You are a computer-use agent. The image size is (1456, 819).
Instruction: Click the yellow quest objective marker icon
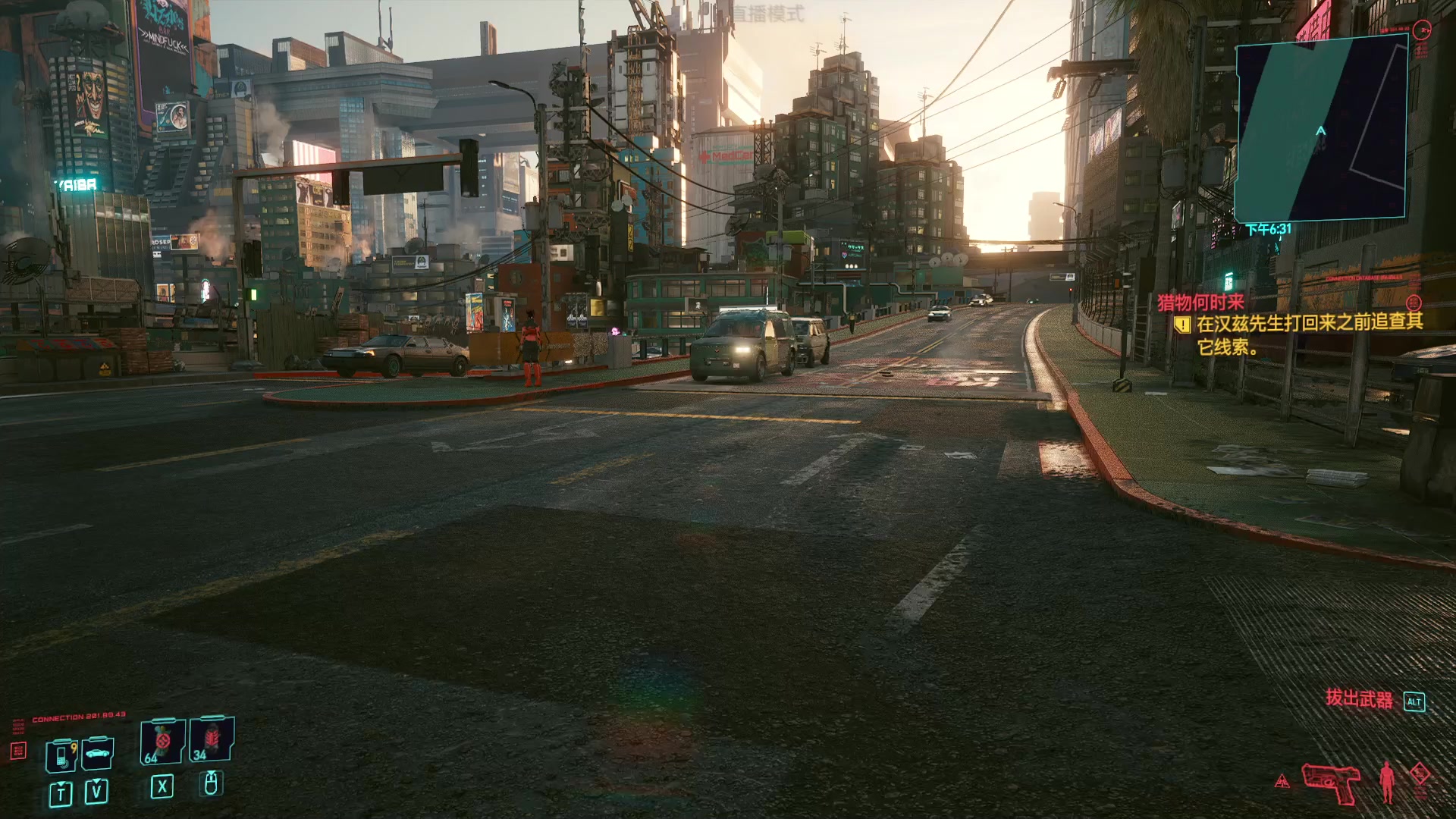[x=1181, y=325]
